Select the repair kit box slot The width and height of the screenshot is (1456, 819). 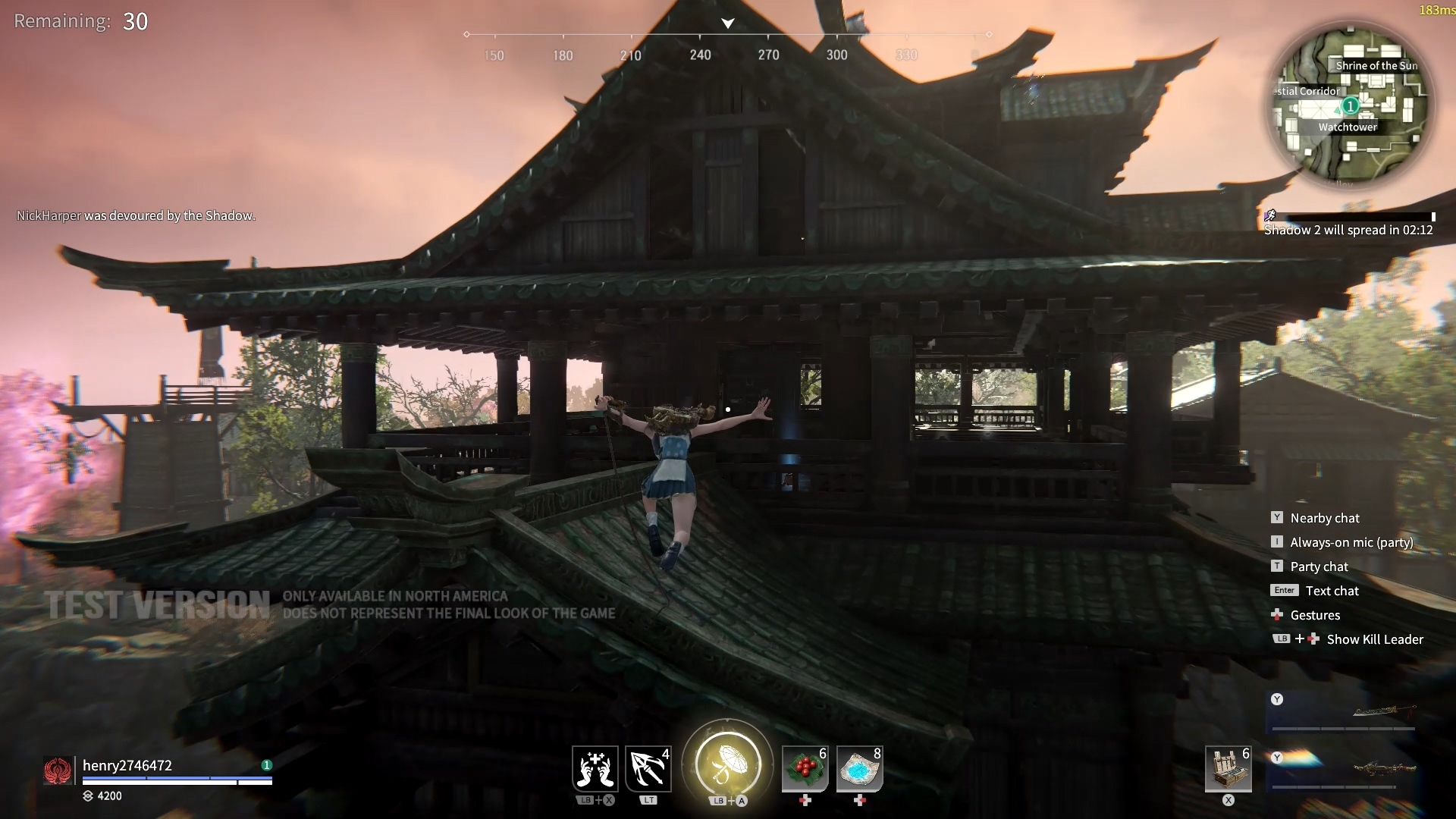coord(1228,769)
